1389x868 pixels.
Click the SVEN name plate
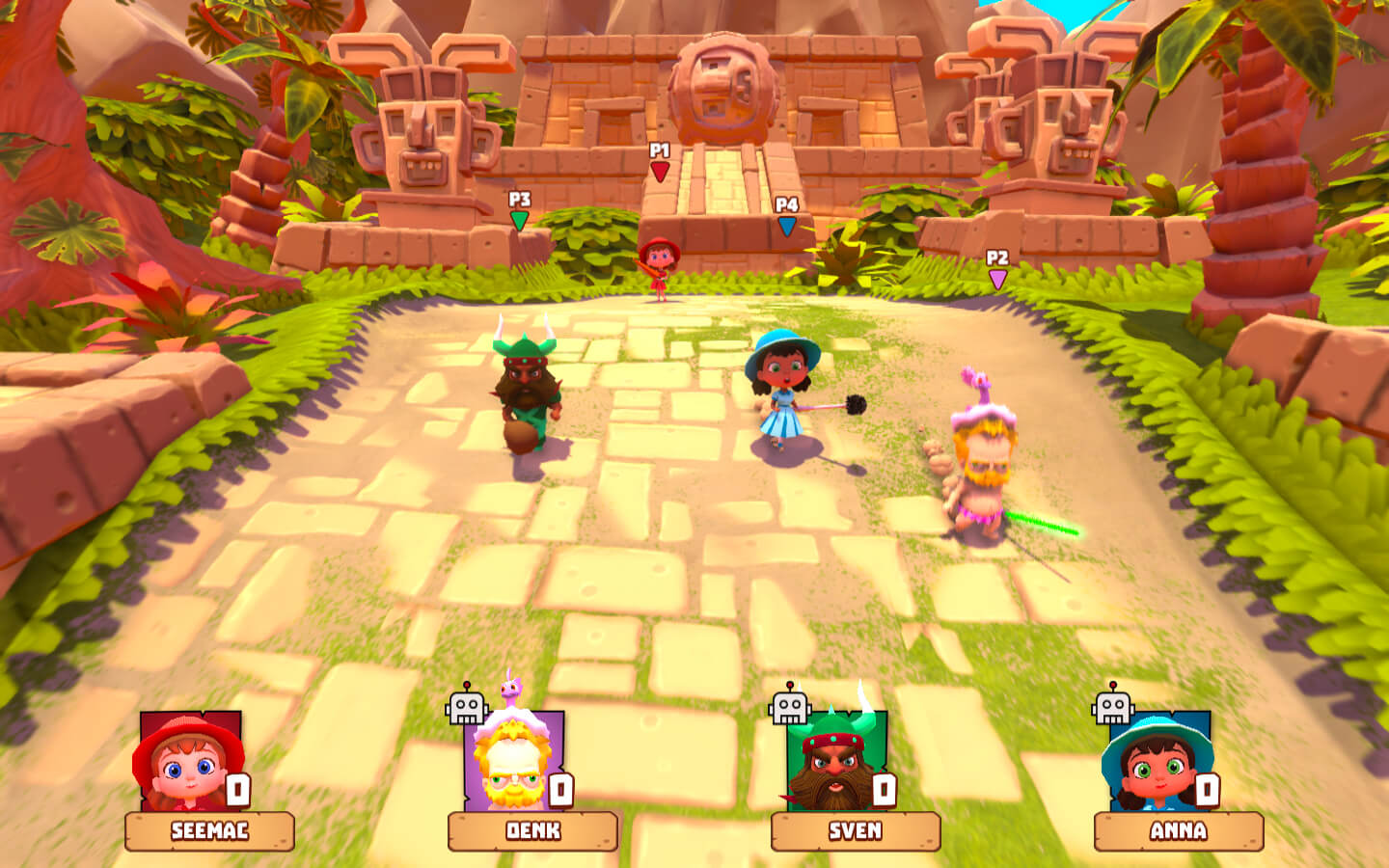click(856, 831)
